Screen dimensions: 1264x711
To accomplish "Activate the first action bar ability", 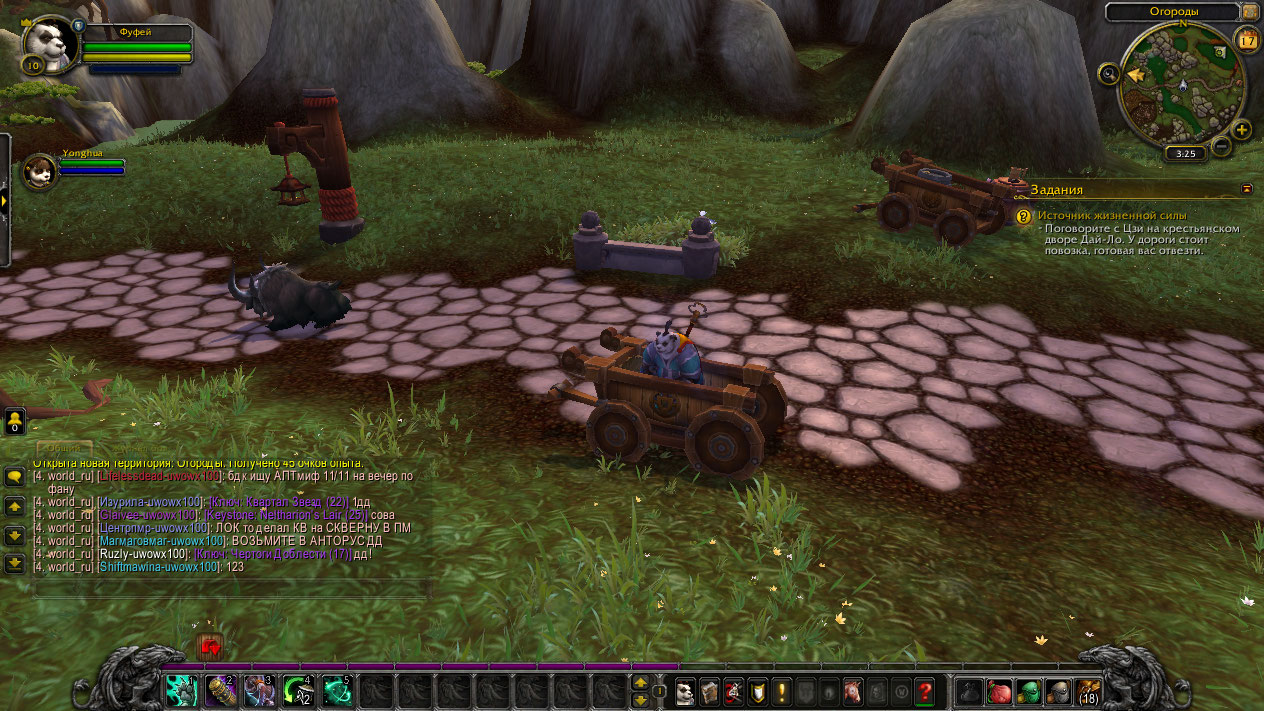I will click(181, 690).
